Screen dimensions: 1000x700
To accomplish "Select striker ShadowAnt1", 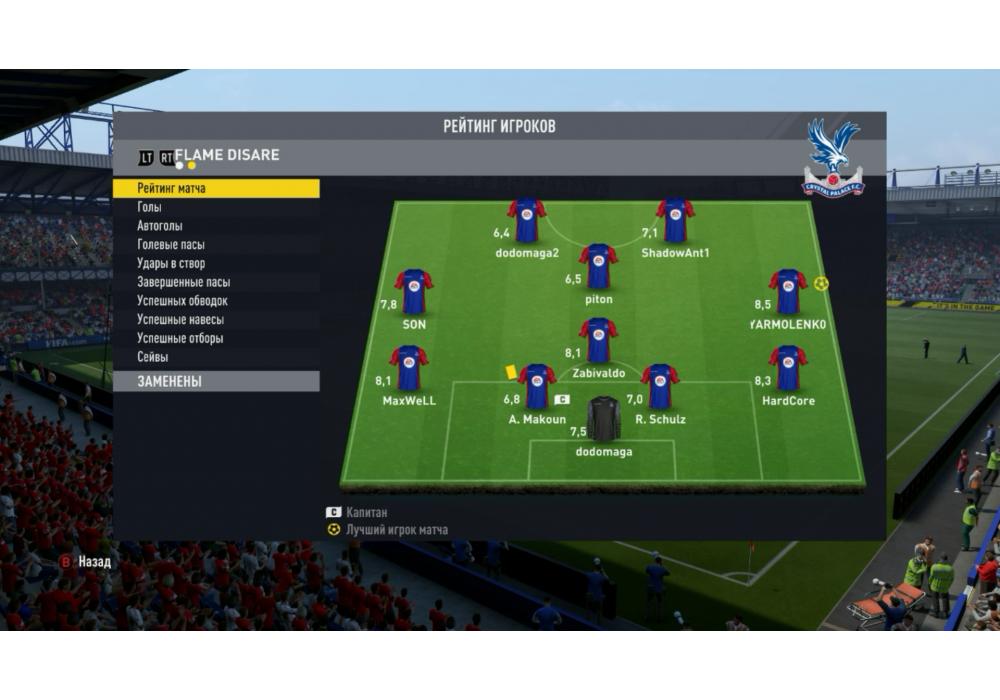I will tap(675, 221).
